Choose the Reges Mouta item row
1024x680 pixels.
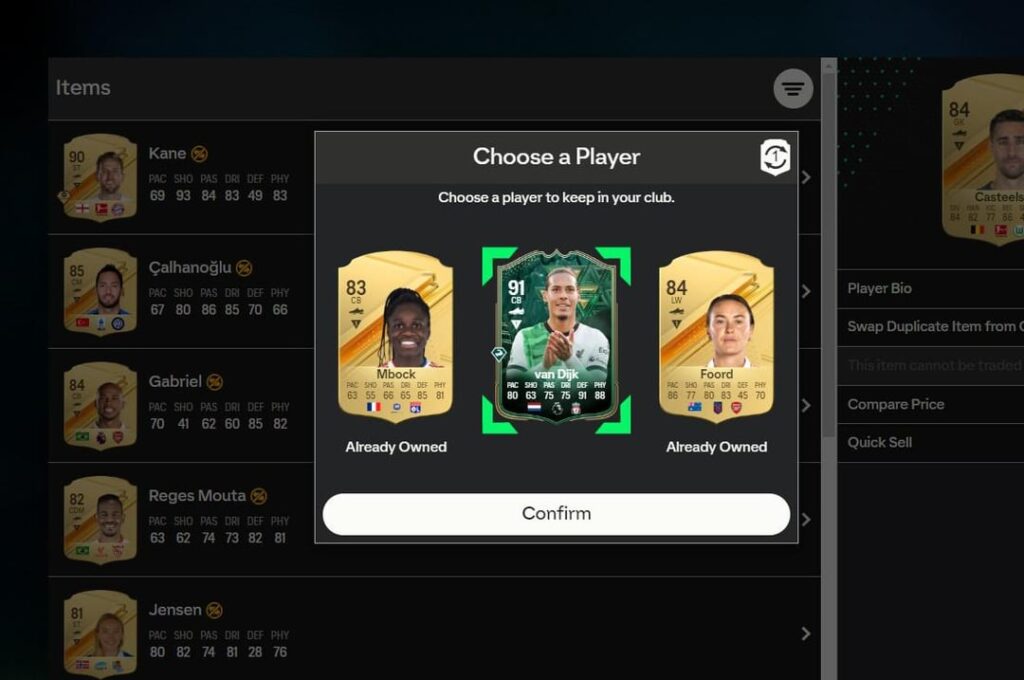180,519
